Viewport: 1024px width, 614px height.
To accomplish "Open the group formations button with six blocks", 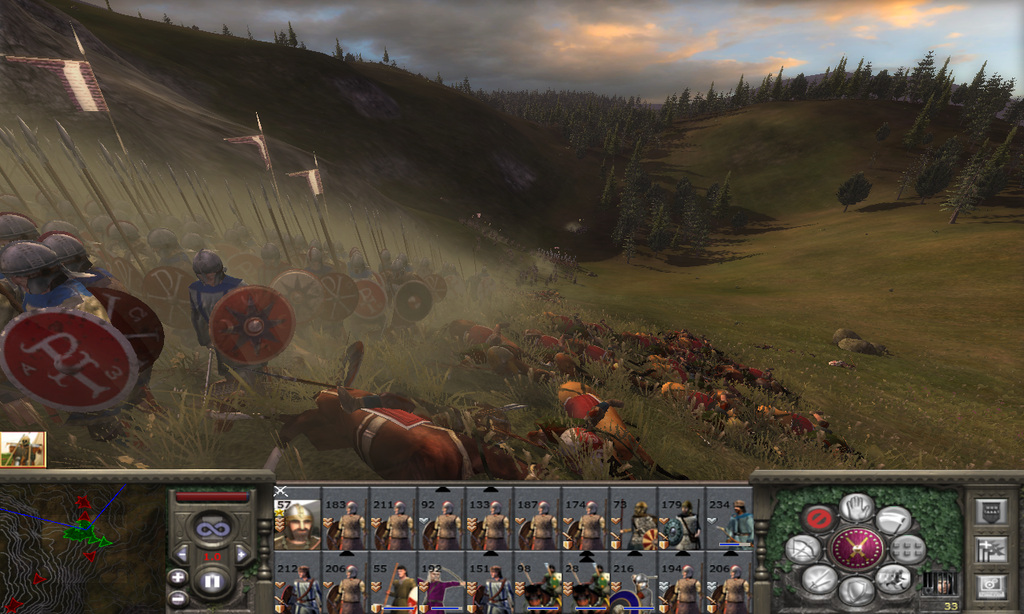I will (908, 549).
